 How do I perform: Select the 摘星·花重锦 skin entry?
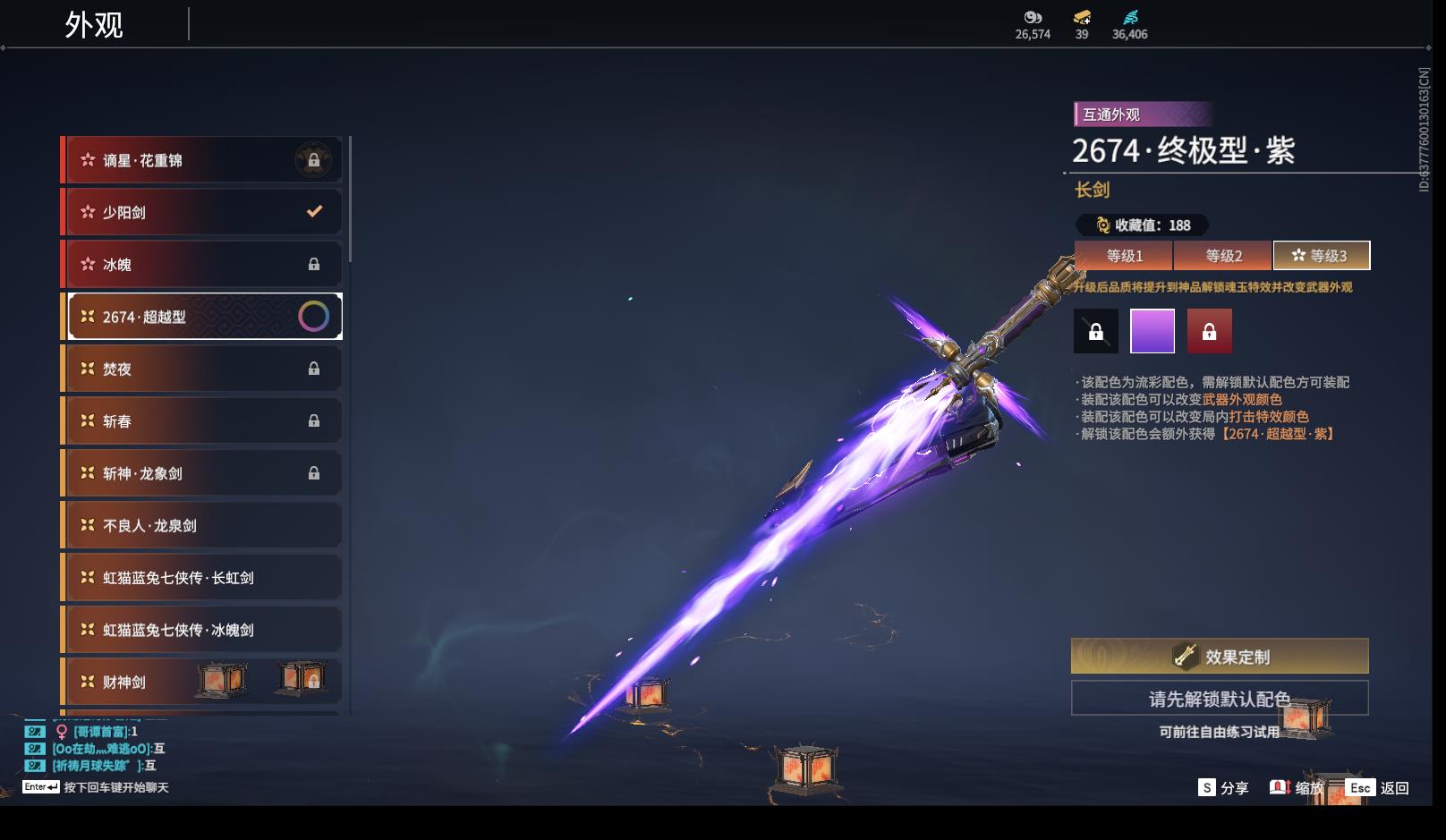(201, 160)
